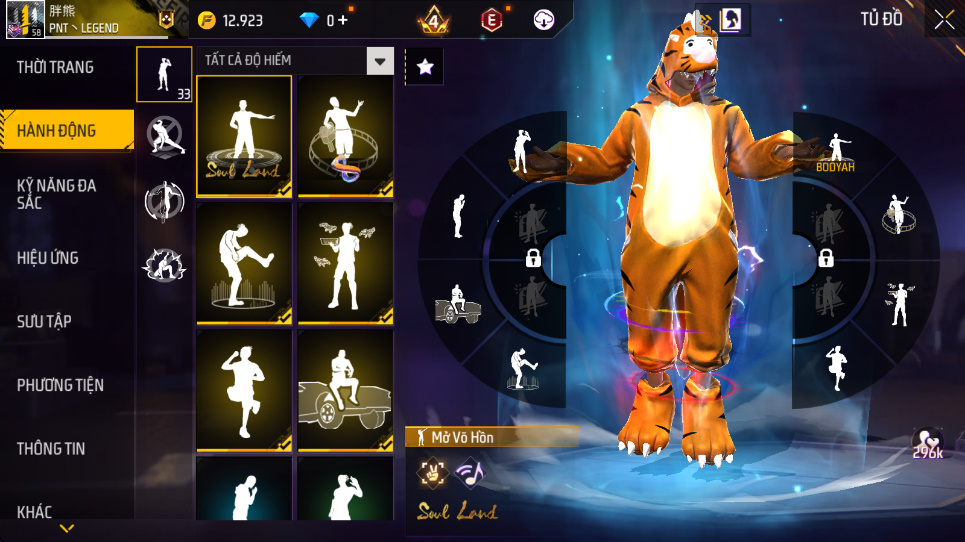Open the rank badge showing 4
965x542 pixels.
pyautogui.click(x=434, y=20)
